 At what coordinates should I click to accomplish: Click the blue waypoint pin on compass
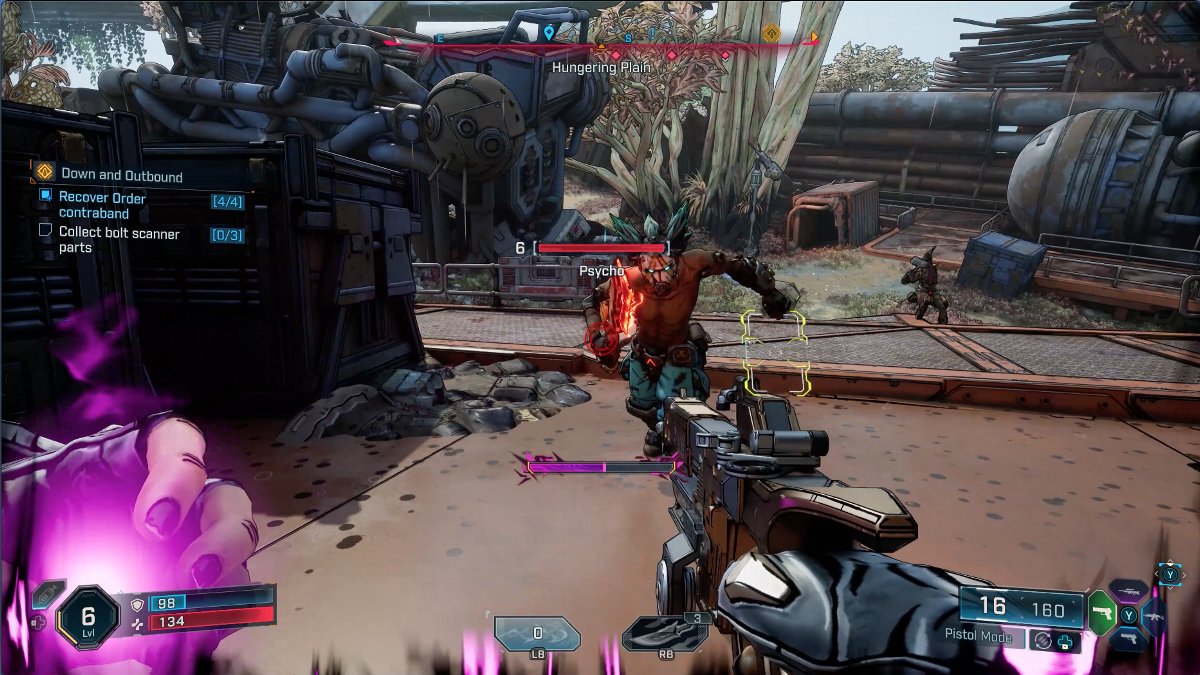(x=549, y=33)
